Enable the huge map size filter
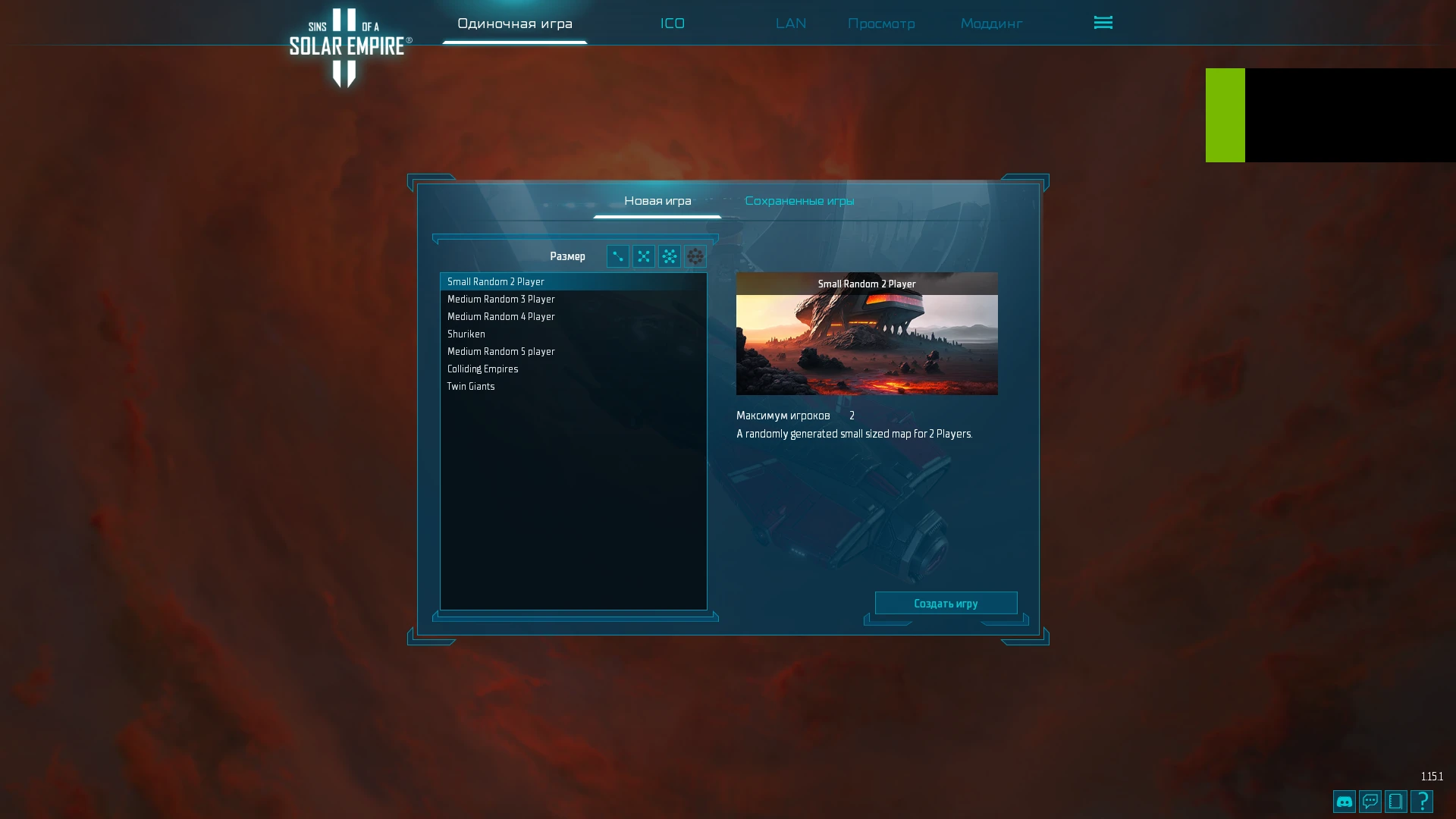 pyautogui.click(x=695, y=256)
